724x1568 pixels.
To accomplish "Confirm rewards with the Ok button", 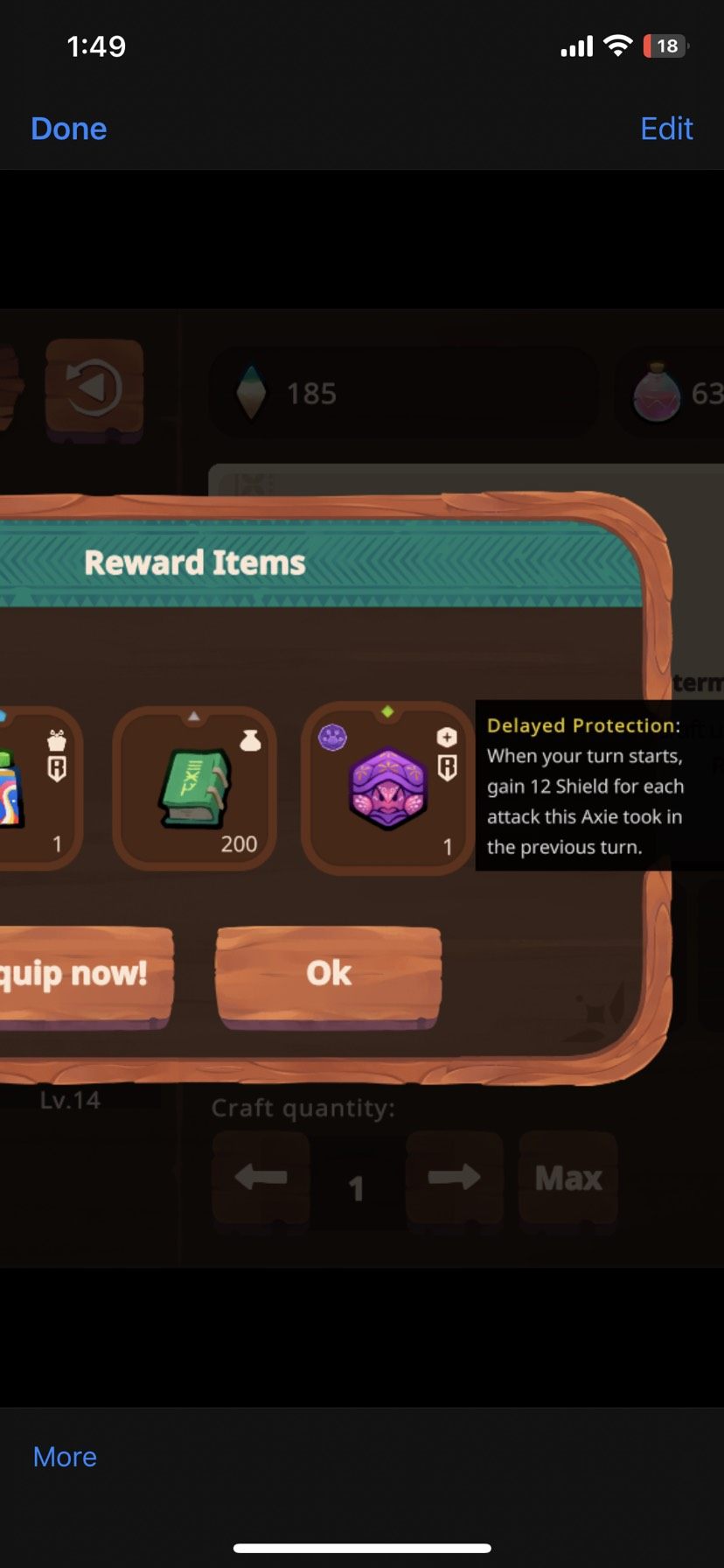I will pos(328,974).
